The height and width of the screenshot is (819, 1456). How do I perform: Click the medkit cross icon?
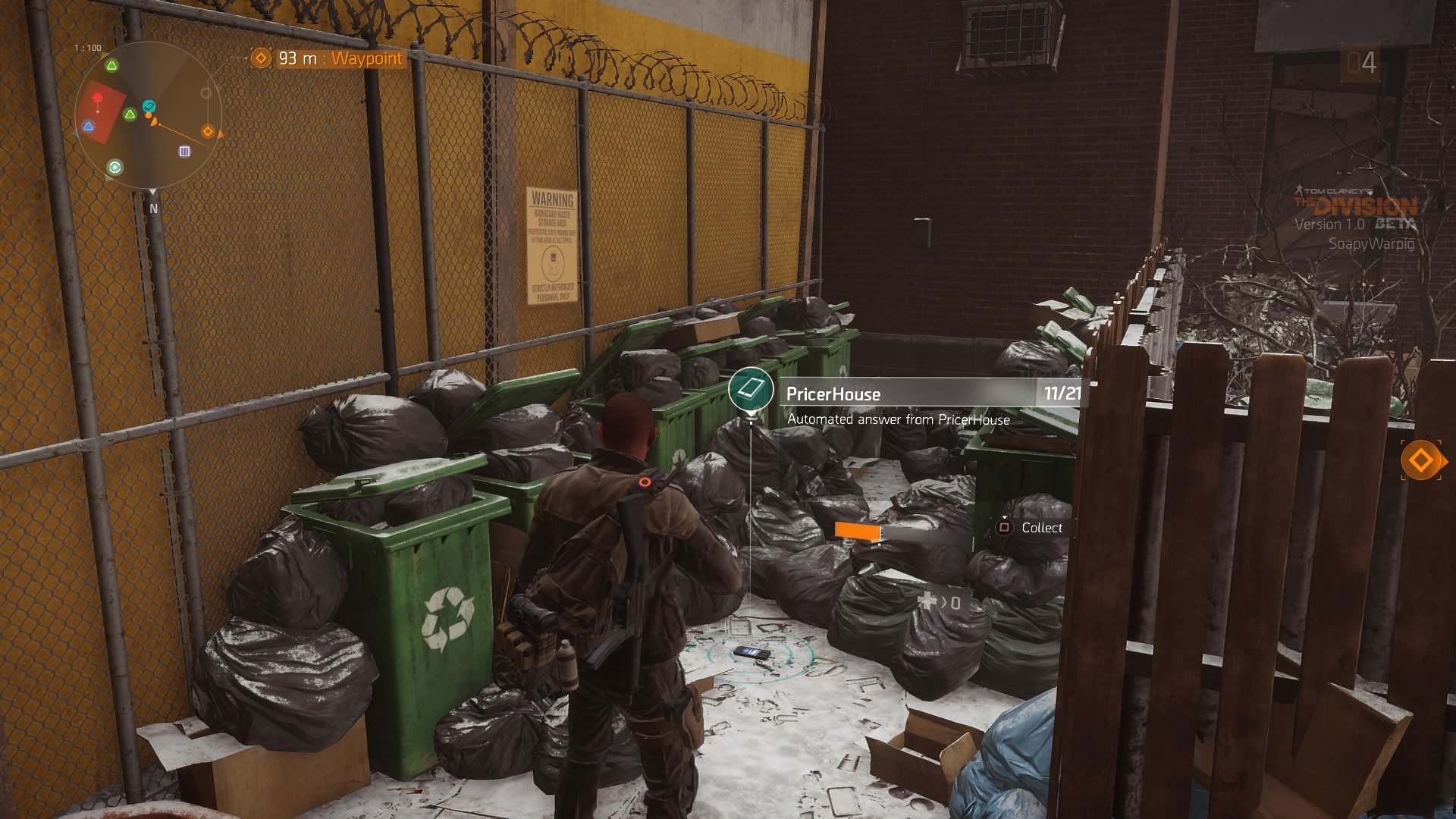(927, 601)
